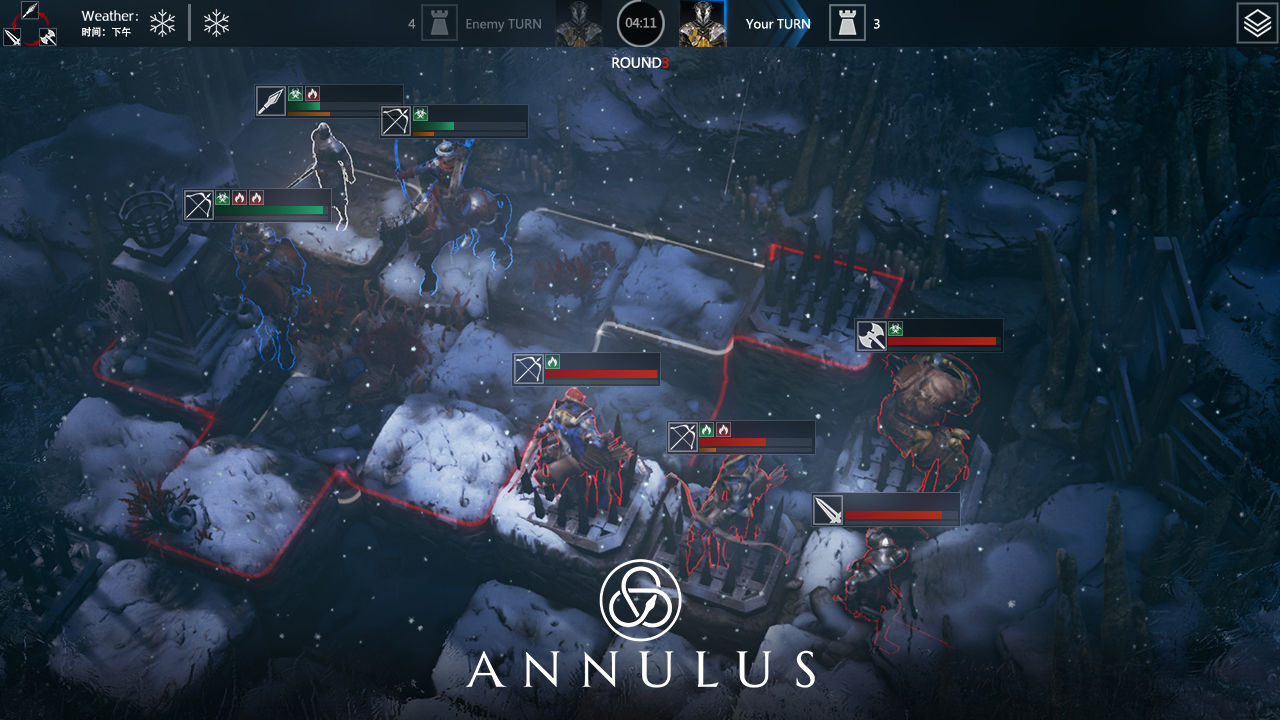Click your commander portrait beside Your TURN
The height and width of the screenshot is (720, 1280).
[703, 23]
